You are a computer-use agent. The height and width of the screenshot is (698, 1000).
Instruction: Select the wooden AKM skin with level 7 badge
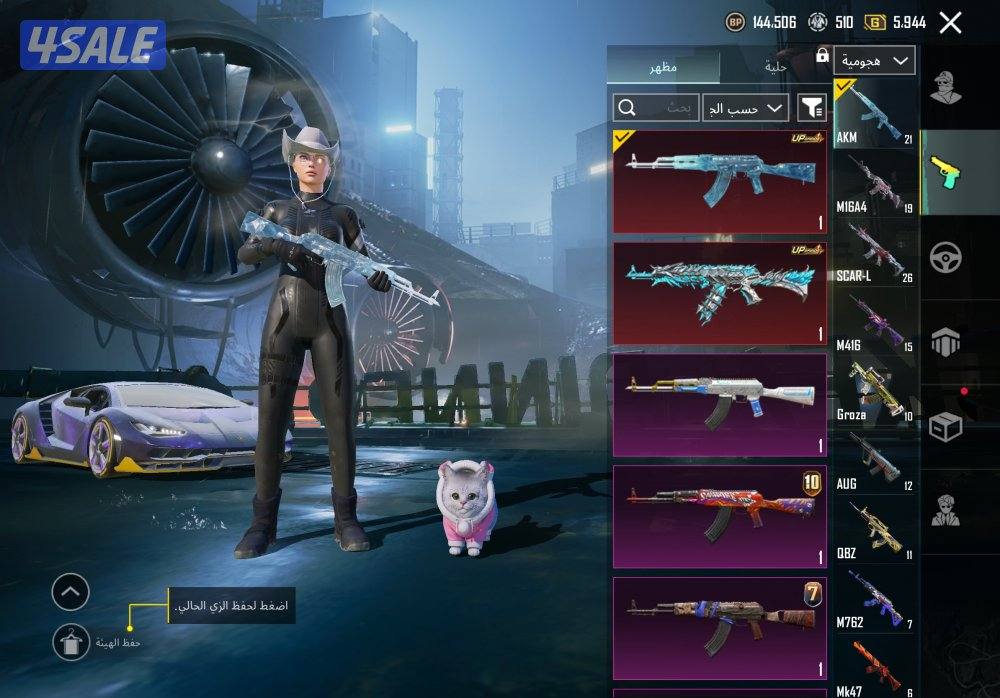click(x=719, y=626)
